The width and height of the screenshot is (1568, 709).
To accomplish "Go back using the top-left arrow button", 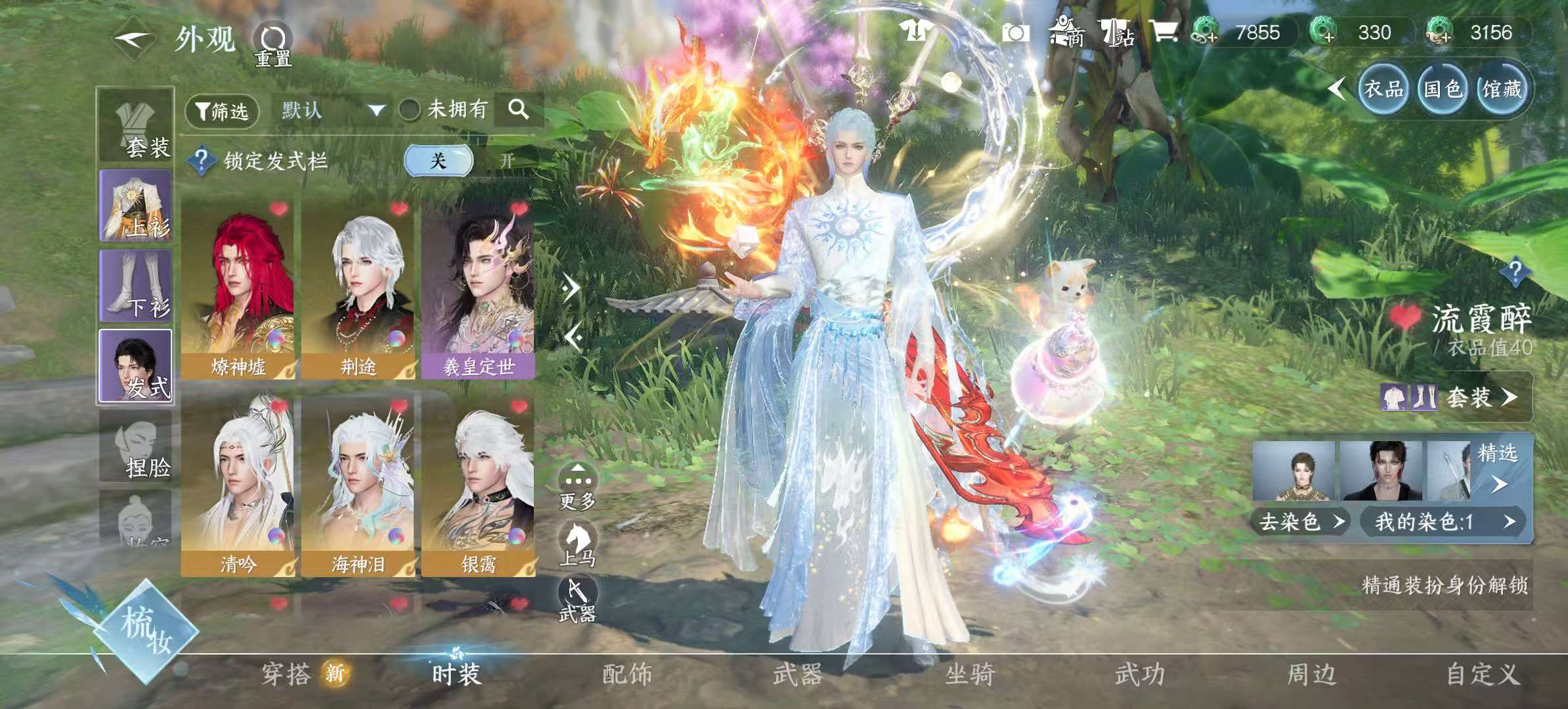I will [x=133, y=39].
